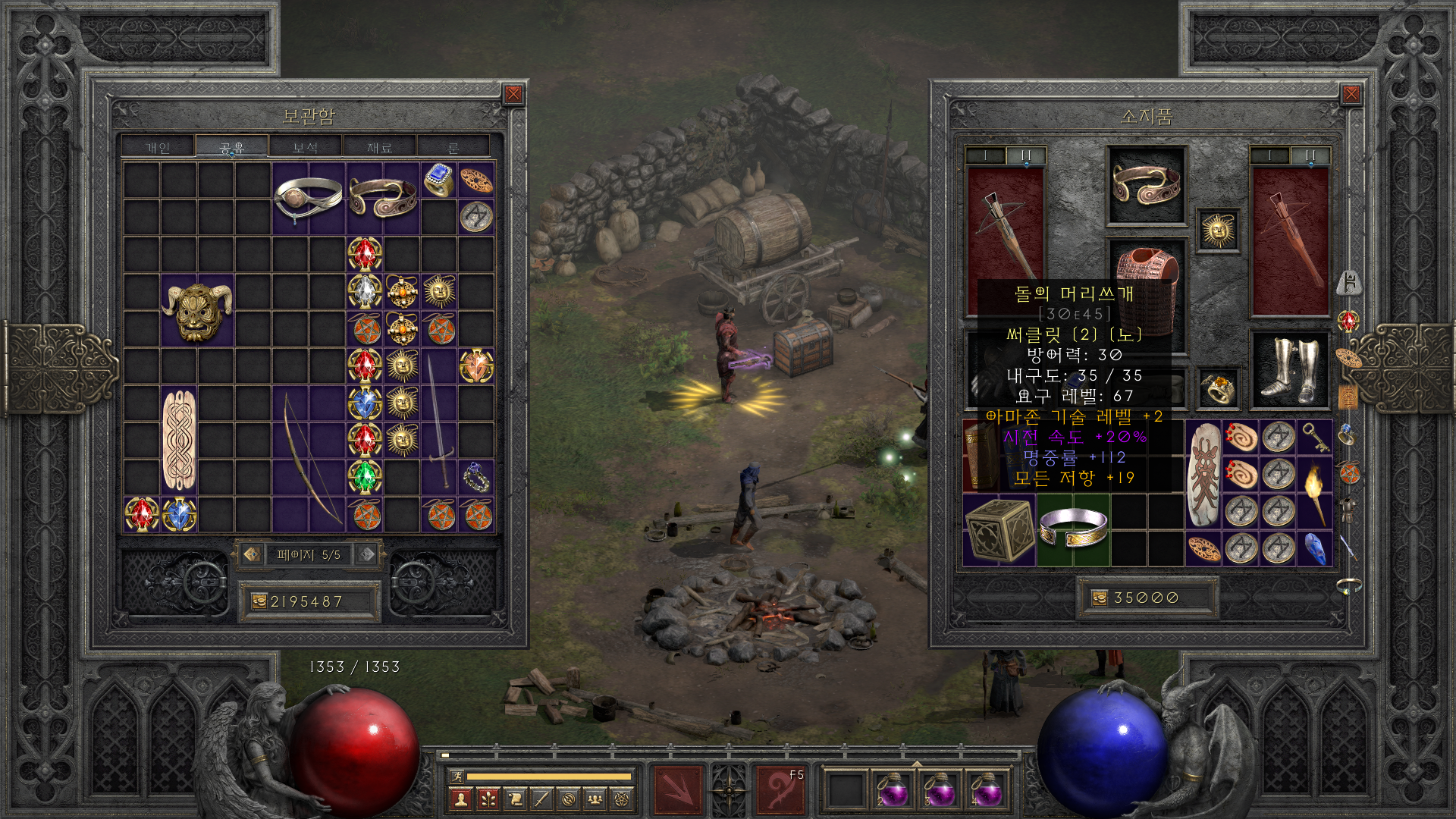
Task: Go to the previous stash page
Action: point(253,554)
